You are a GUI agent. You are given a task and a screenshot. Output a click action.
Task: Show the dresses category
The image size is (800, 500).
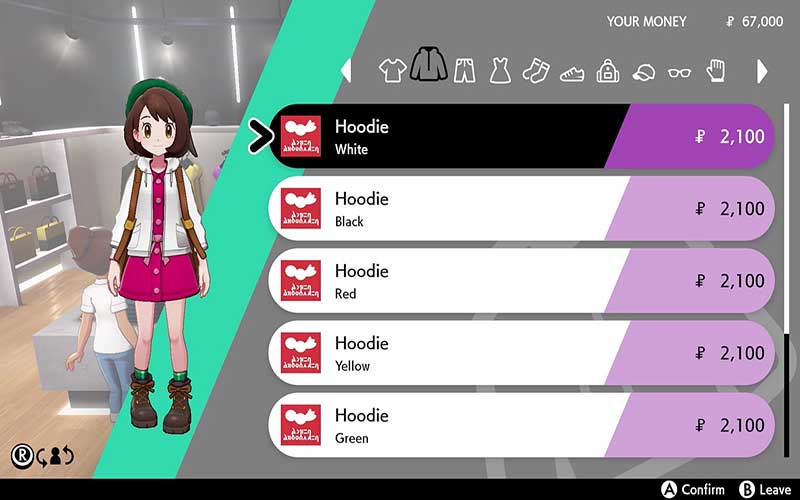[x=500, y=71]
